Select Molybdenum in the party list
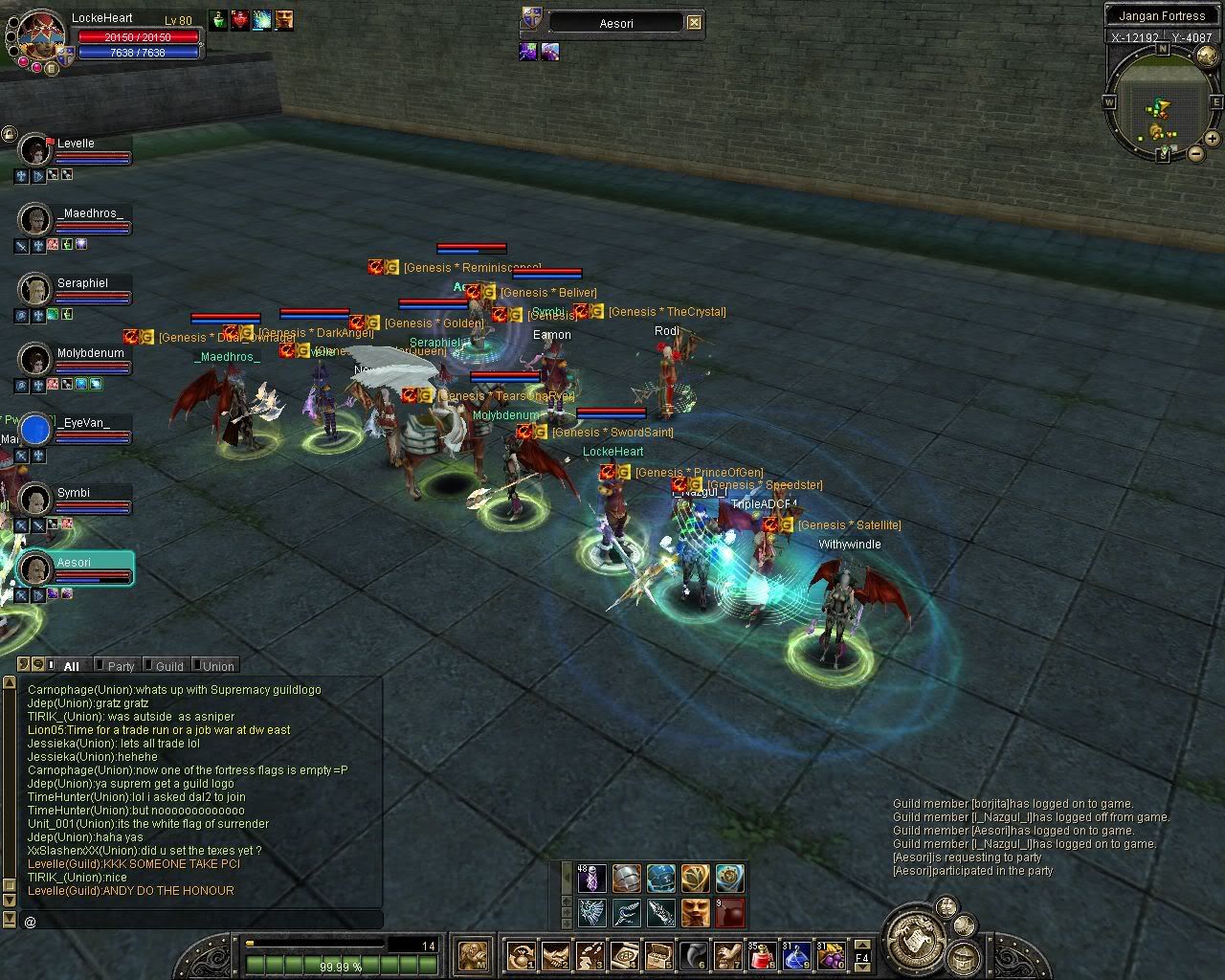Screen dimensions: 1225x980 [x=35, y=360]
